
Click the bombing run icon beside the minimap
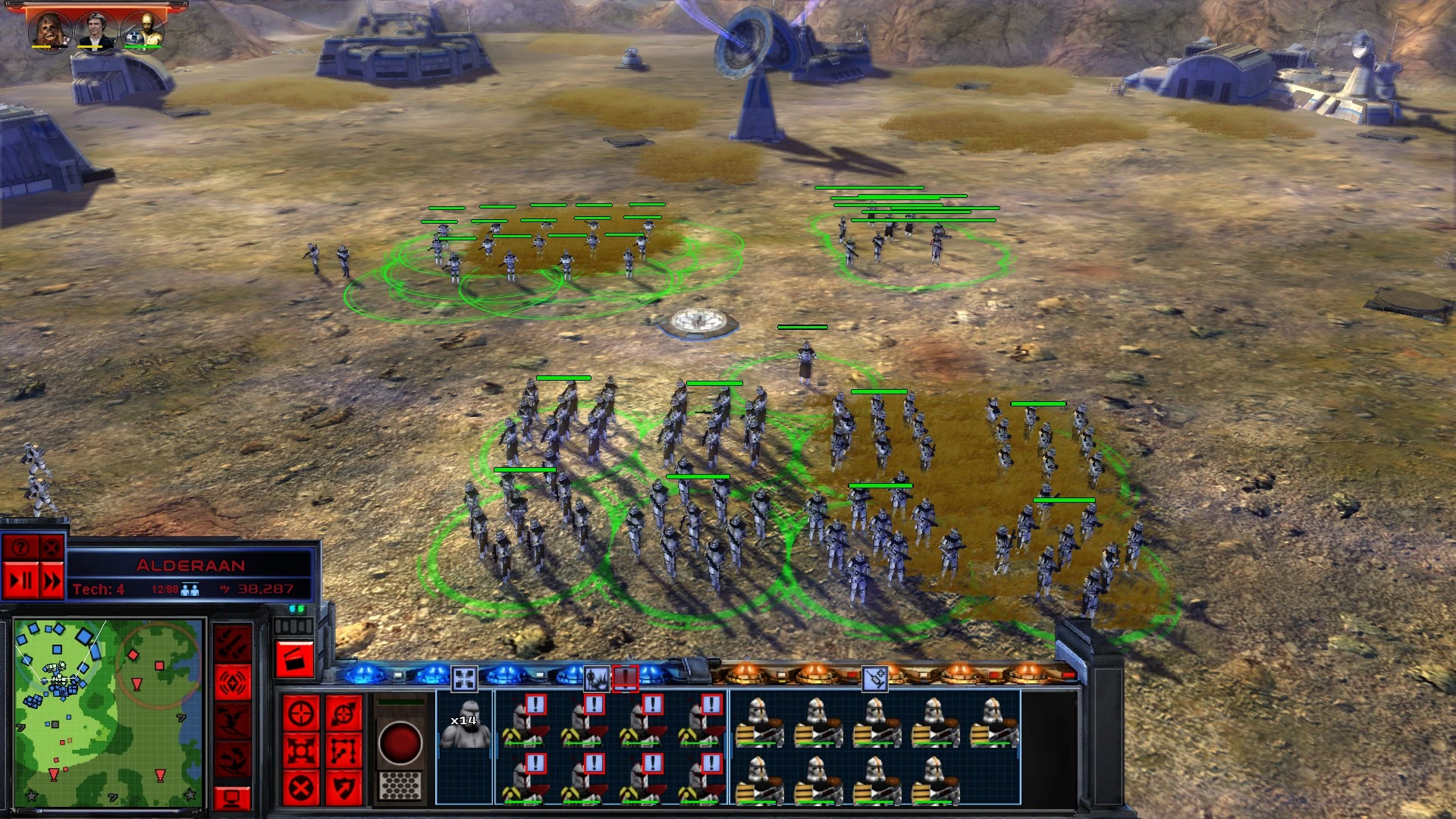(x=232, y=642)
